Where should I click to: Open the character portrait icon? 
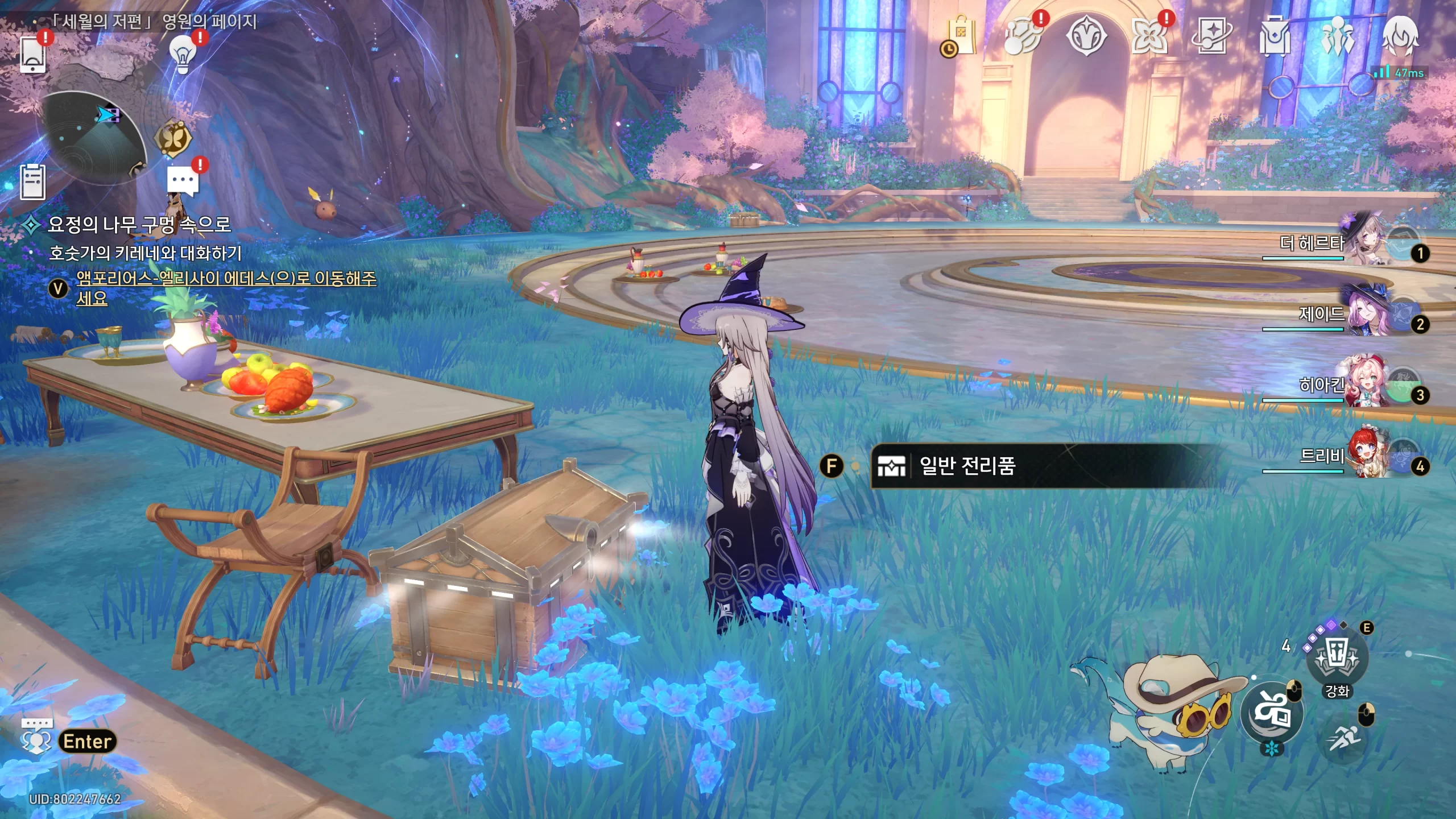1400,36
